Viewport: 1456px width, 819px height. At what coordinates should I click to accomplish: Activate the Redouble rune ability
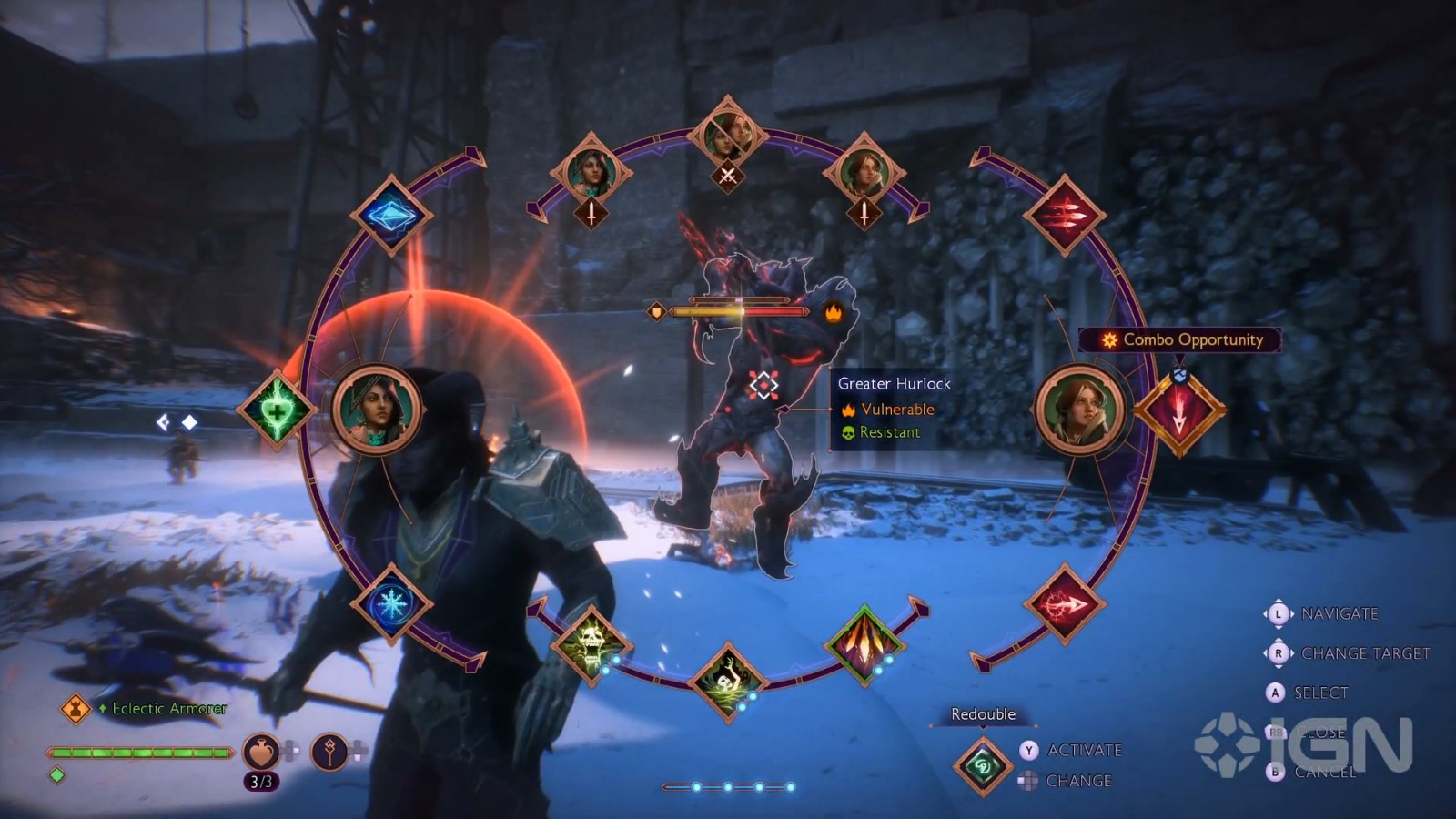(x=983, y=766)
